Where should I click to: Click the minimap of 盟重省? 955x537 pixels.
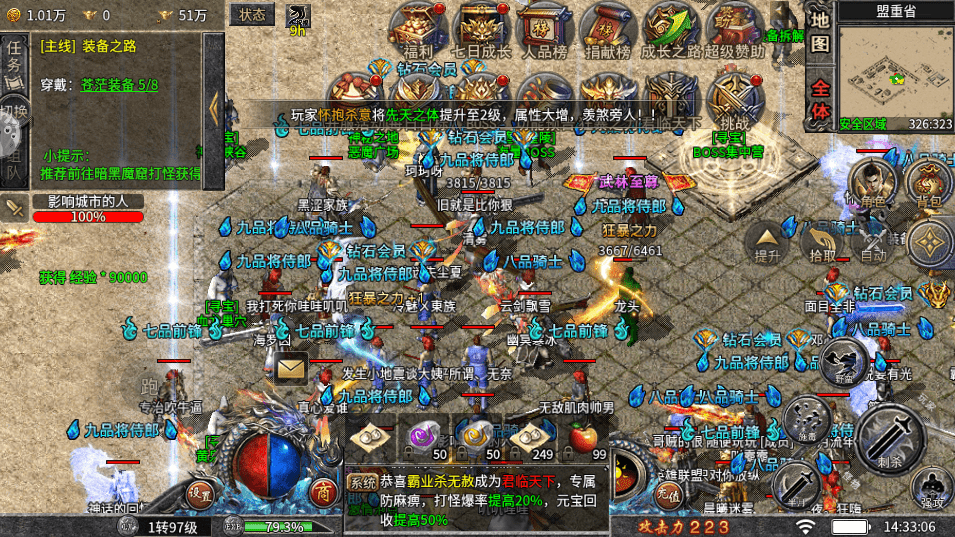click(x=895, y=67)
